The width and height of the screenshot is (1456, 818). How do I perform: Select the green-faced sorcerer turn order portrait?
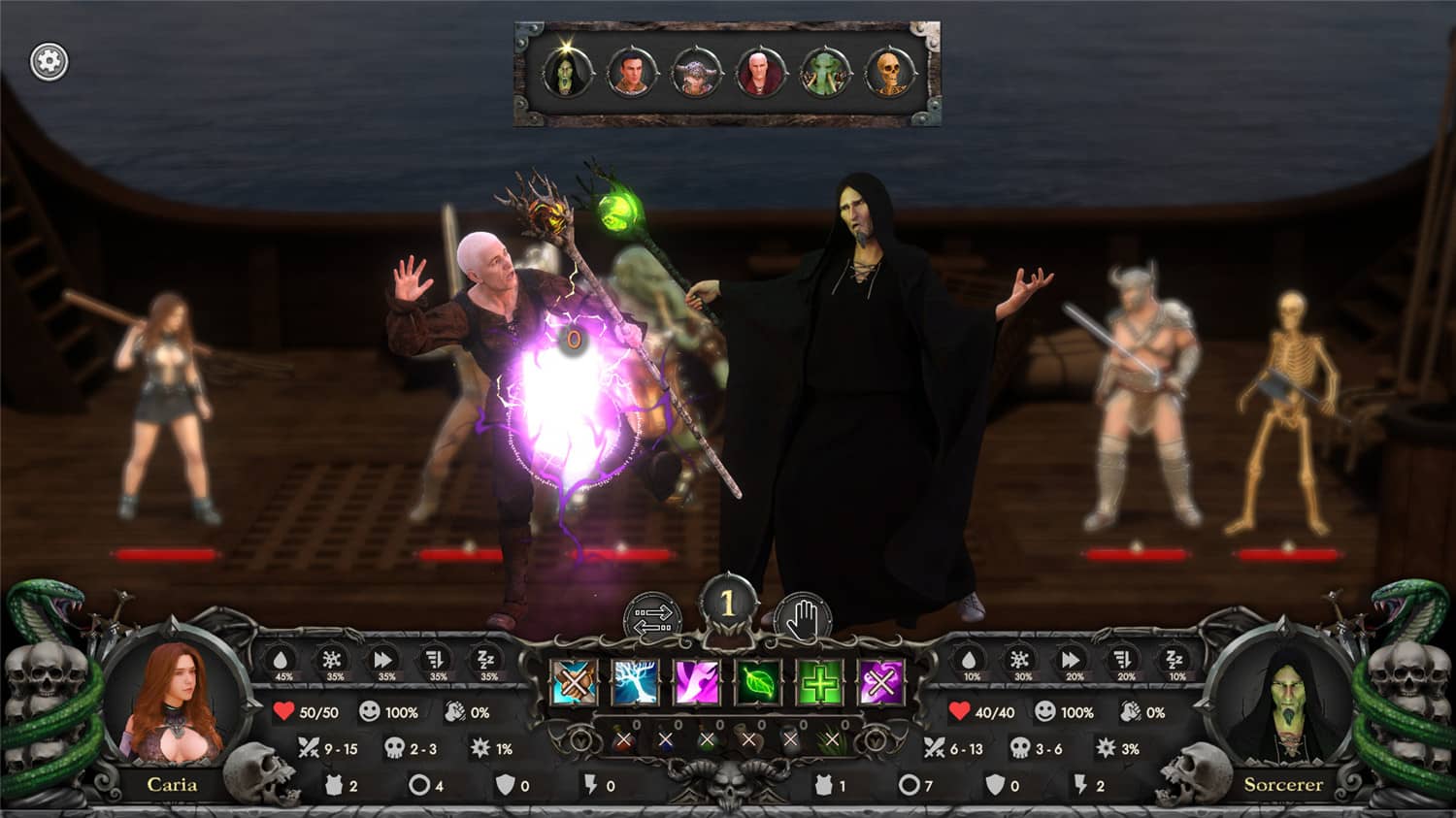(x=566, y=73)
